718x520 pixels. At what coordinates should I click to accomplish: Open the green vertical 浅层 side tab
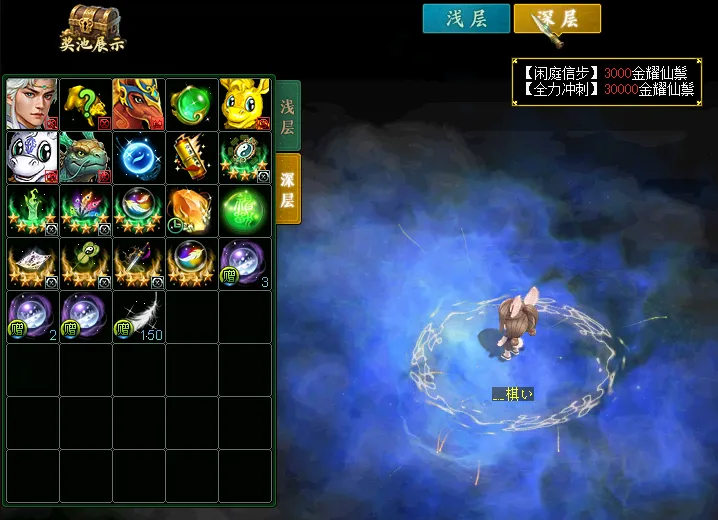[287, 116]
